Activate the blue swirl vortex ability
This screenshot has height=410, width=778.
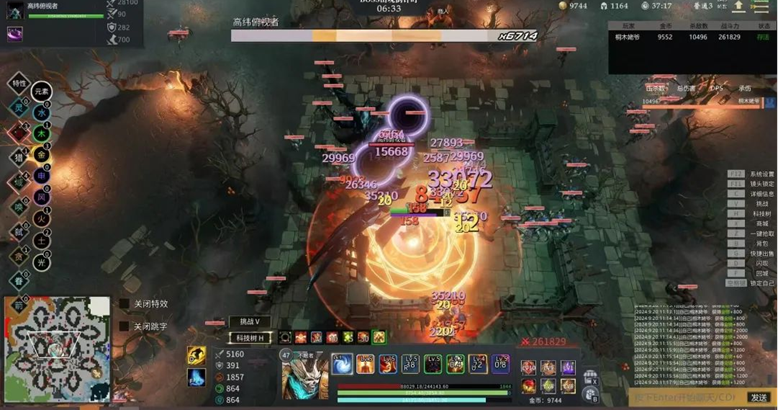(x=342, y=364)
